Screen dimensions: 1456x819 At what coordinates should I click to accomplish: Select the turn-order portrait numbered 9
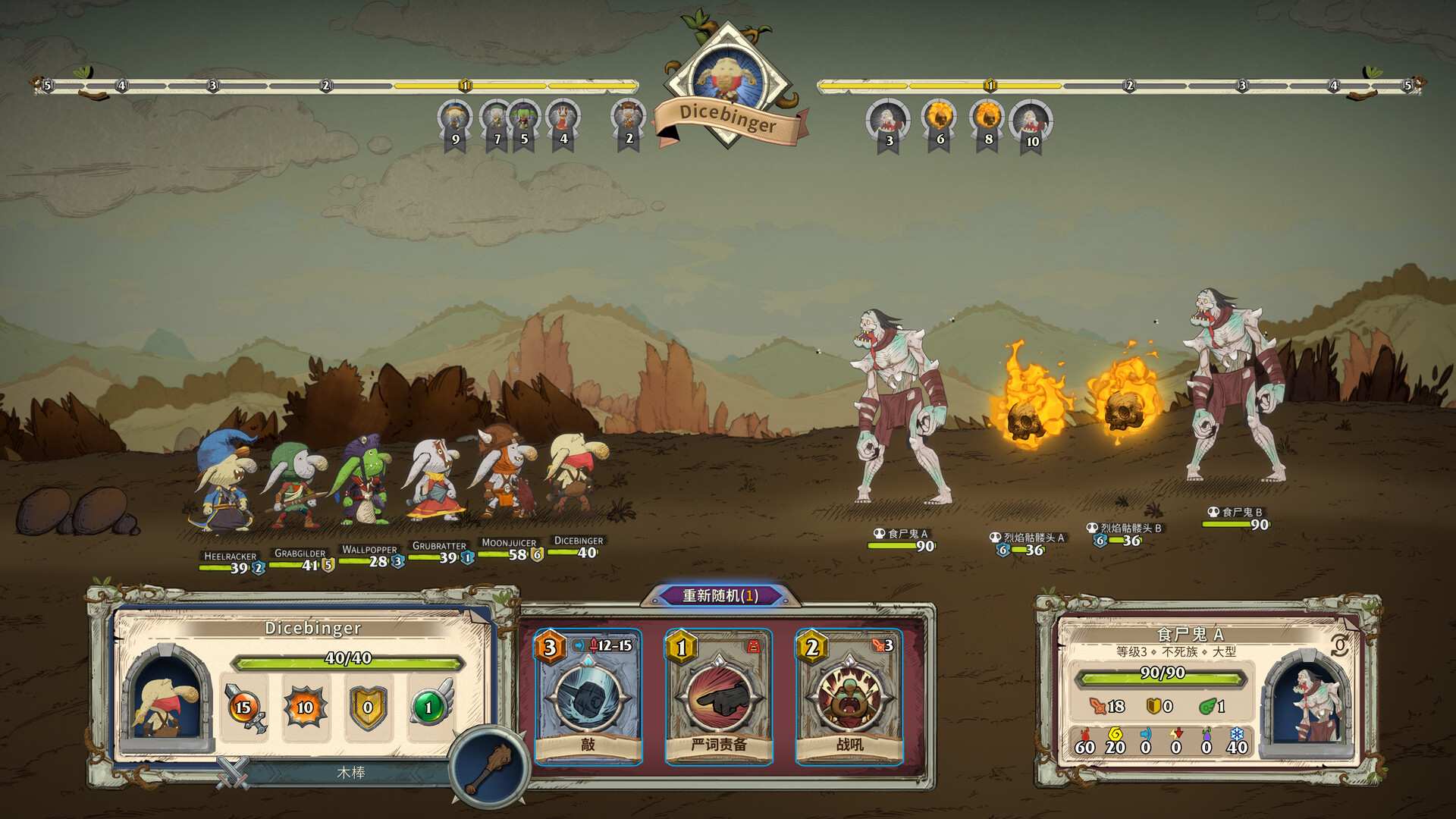pyautogui.click(x=455, y=121)
